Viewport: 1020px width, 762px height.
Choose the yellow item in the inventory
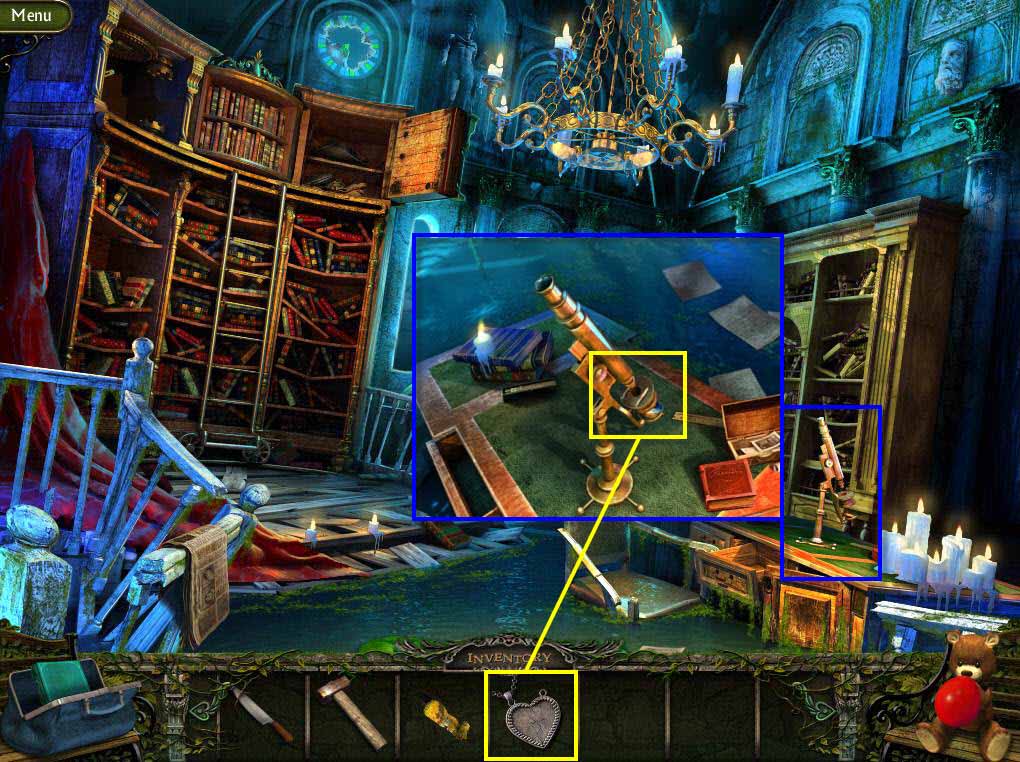tap(445, 718)
